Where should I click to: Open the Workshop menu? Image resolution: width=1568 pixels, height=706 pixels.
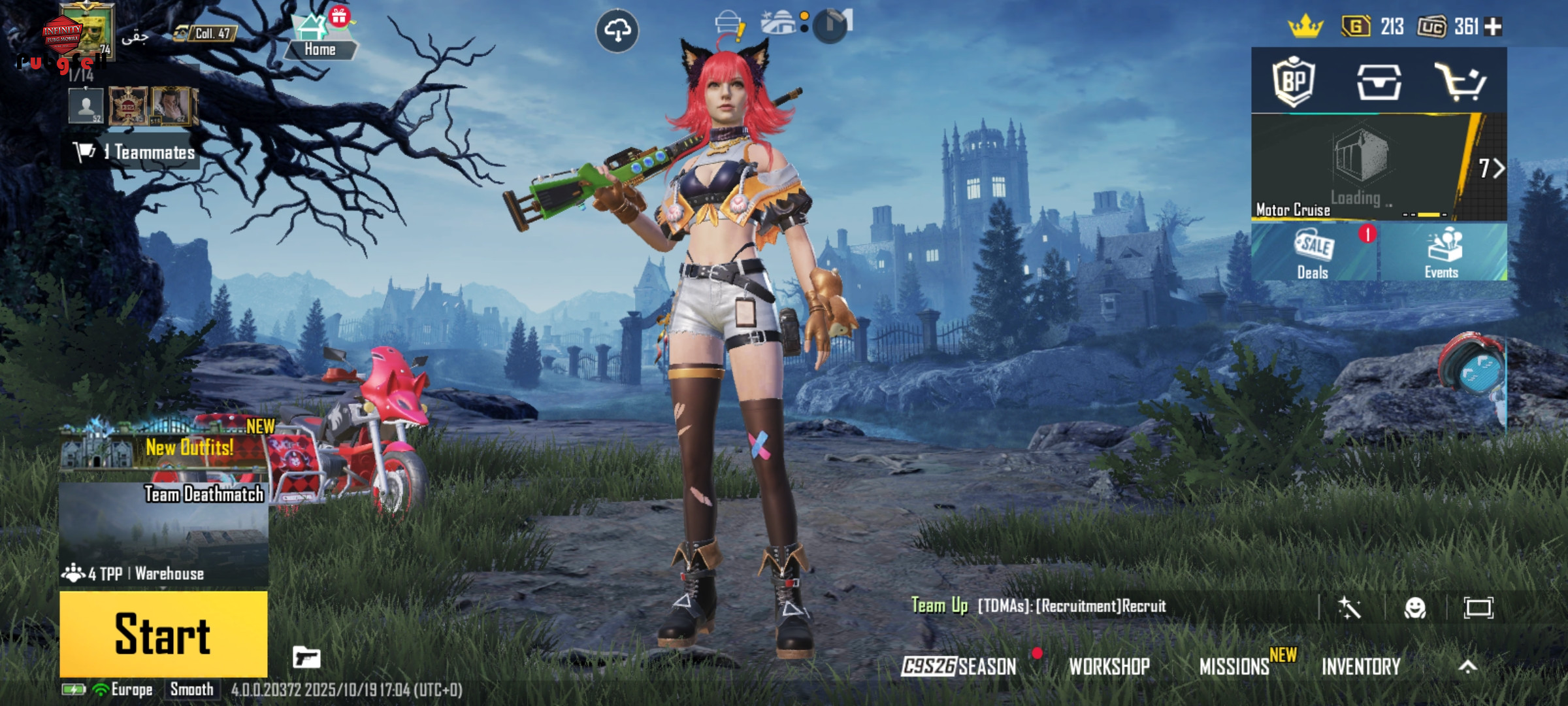tap(1109, 666)
